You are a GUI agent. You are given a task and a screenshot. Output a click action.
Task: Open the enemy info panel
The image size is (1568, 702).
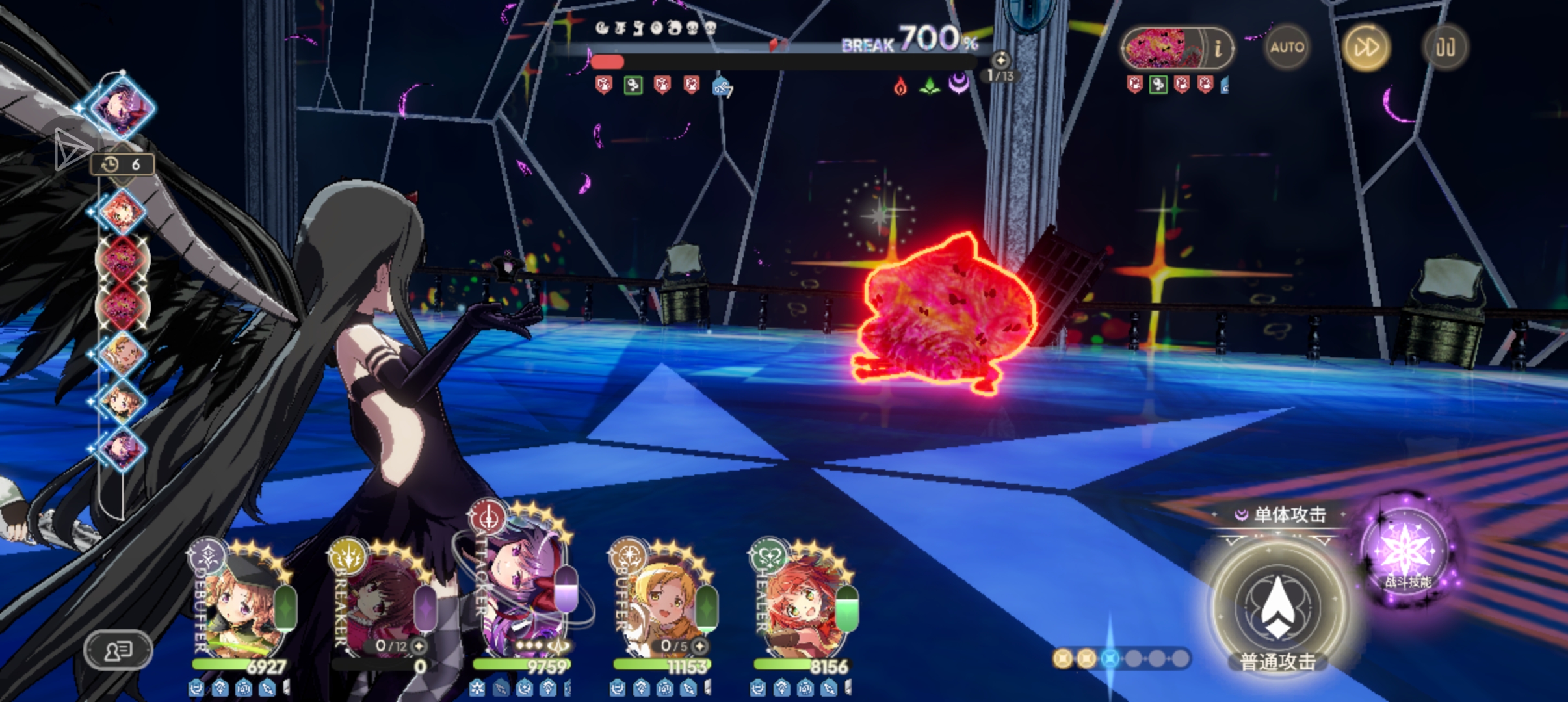[1217, 47]
